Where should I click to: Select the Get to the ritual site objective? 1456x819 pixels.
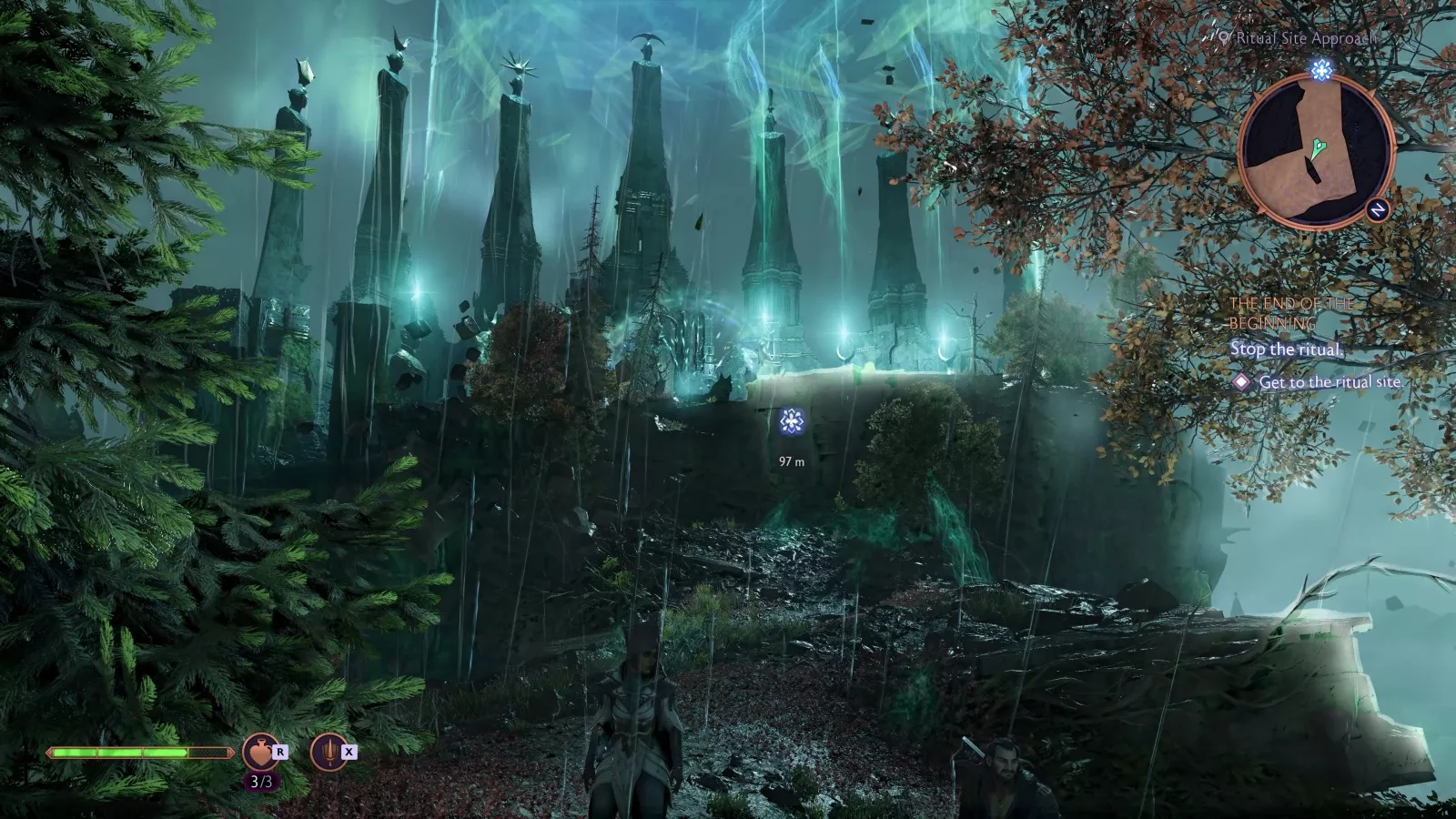(x=1329, y=382)
